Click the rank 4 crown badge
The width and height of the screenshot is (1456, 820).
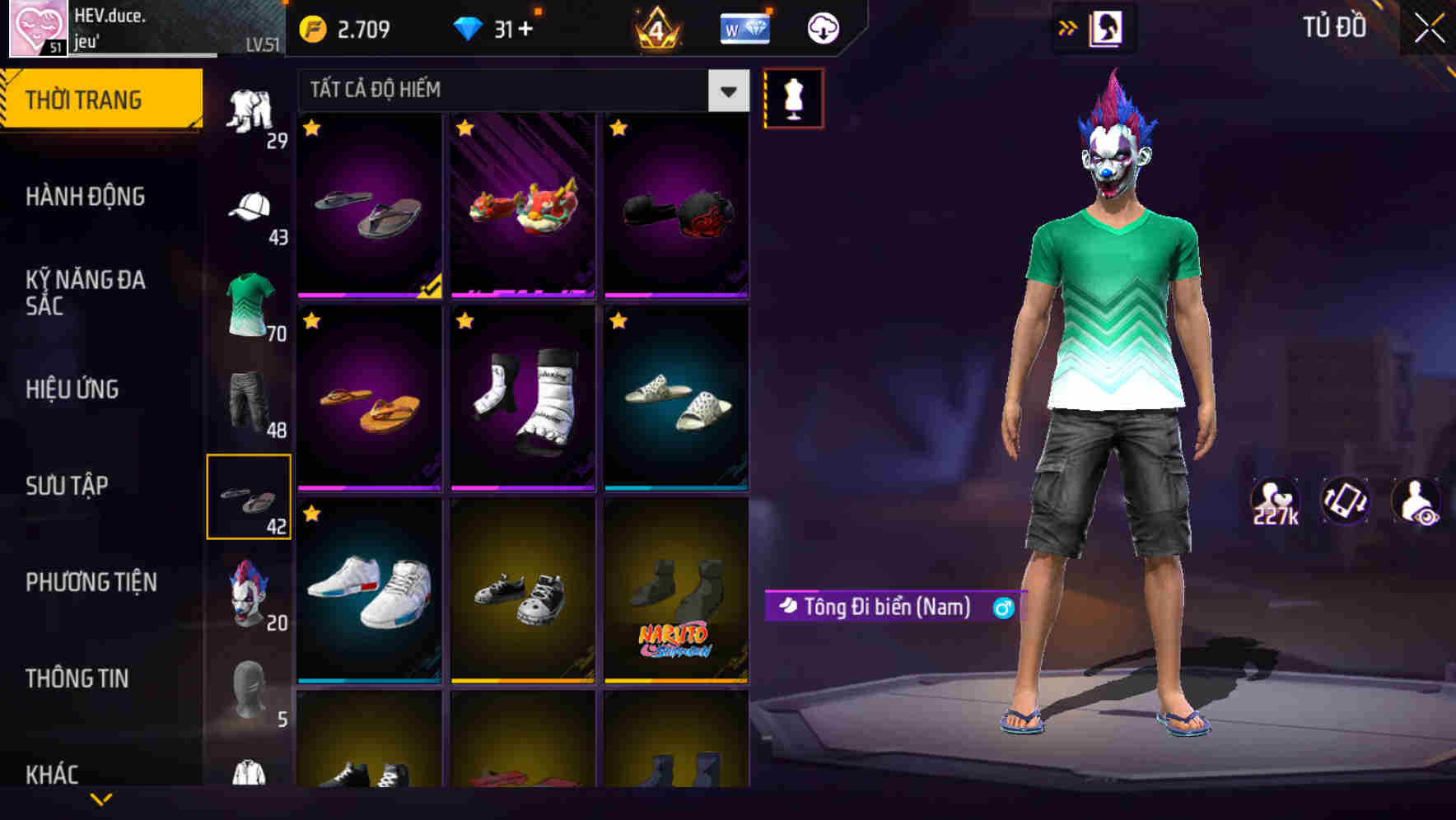pos(656,27)
